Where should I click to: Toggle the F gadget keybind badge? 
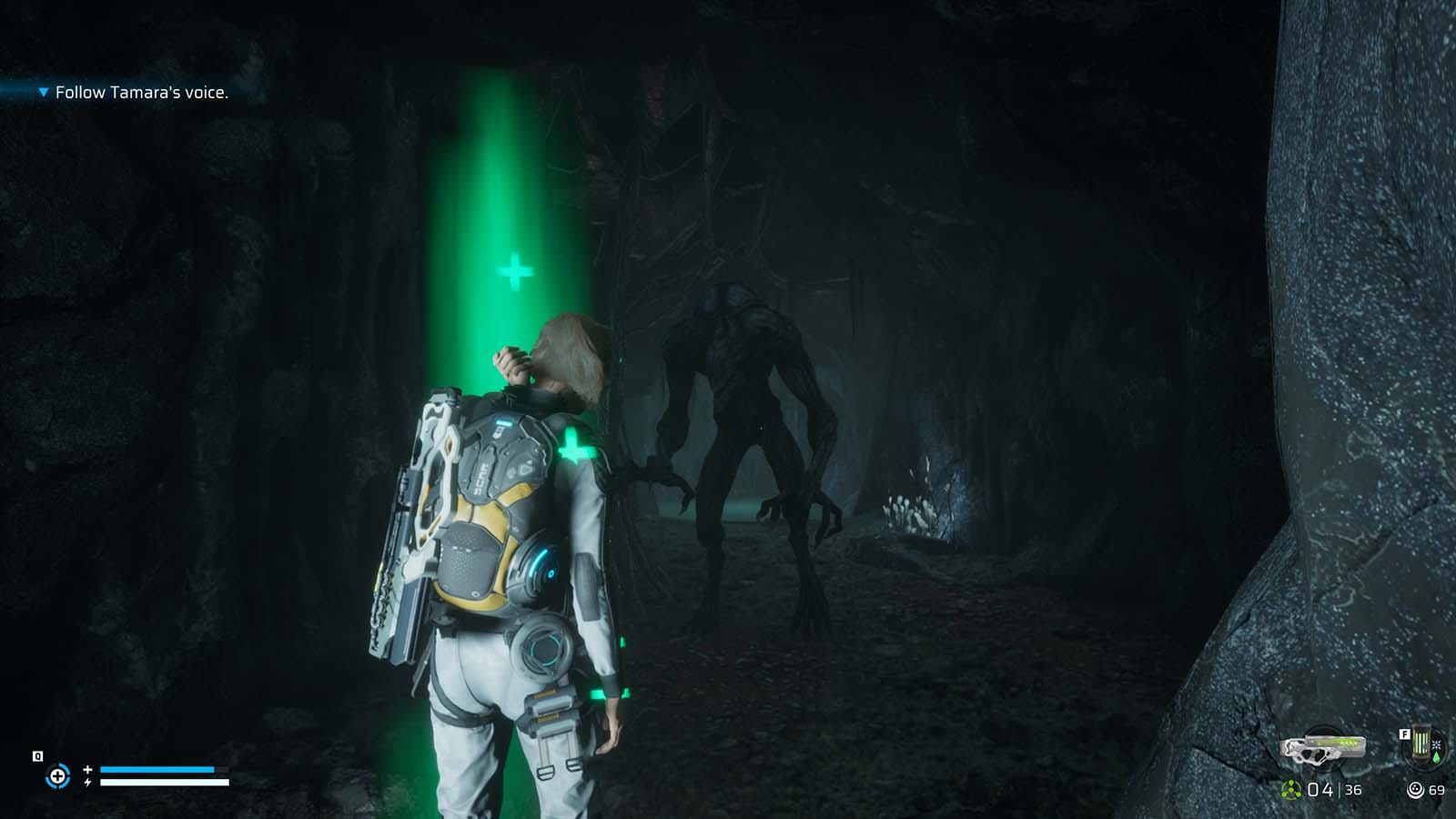(x=1404, y=733)
